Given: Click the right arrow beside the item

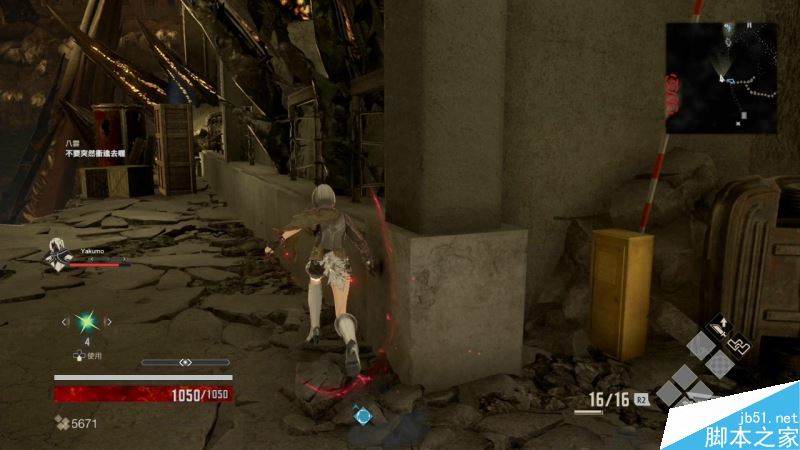Looking at the screenshot, I should tap(109, 322).
